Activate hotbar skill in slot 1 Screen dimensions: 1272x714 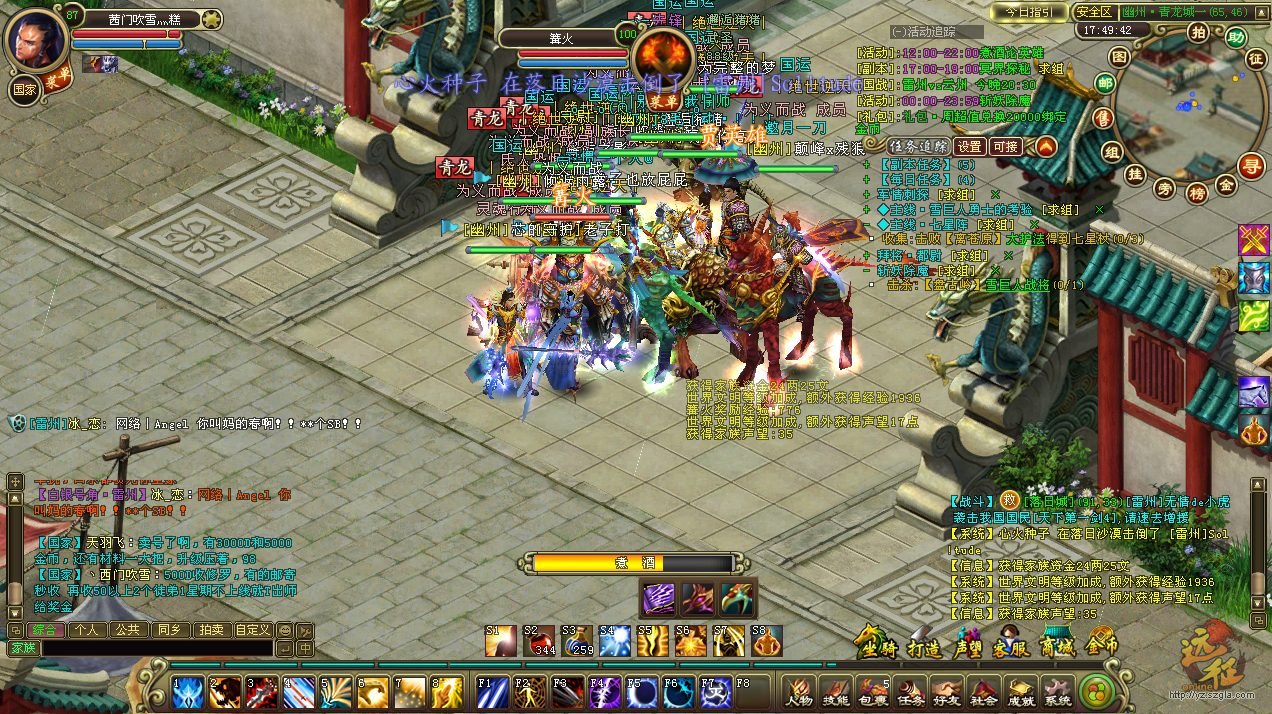tap(188, 692)
